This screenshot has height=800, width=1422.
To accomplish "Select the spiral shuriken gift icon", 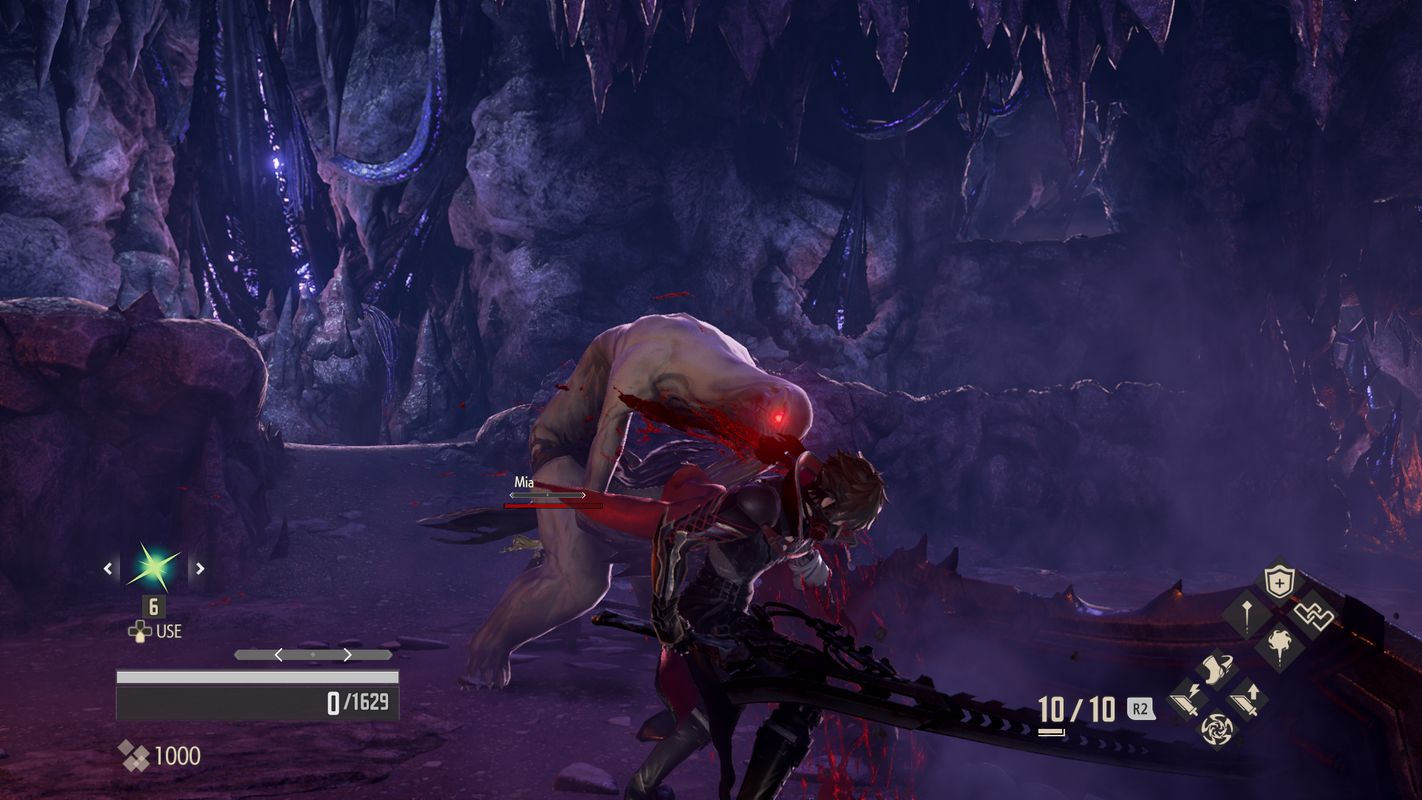I will tap(1216, 729).
